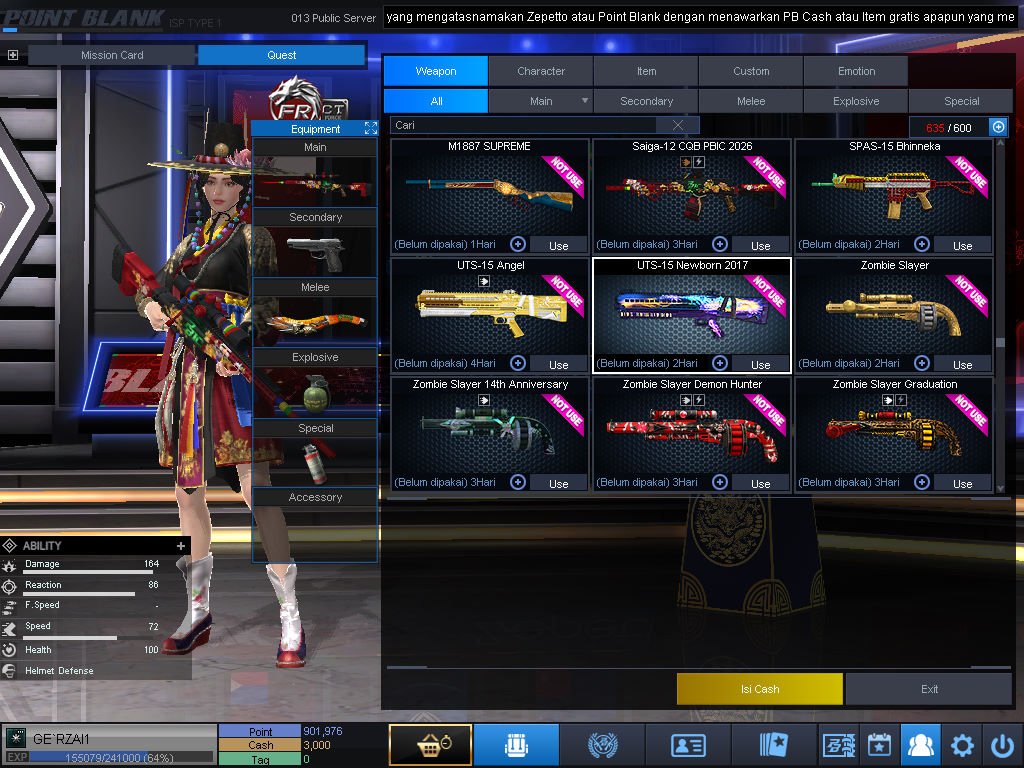Switch to the Character tab

pyautogui.click(x=541, y=71)
